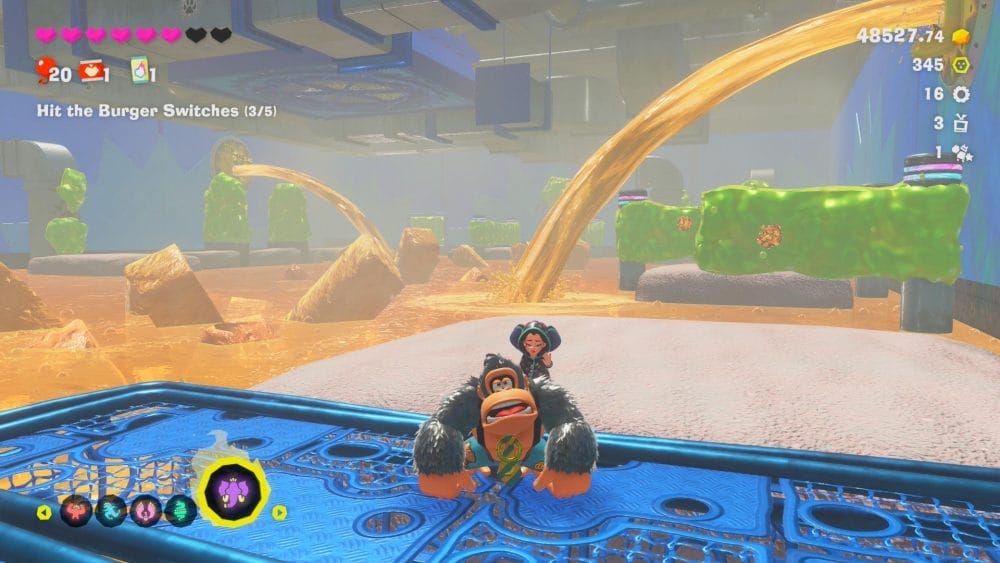1000x563 pixels.
Task: Click the red balloon item icon
Action: (46, 70)
